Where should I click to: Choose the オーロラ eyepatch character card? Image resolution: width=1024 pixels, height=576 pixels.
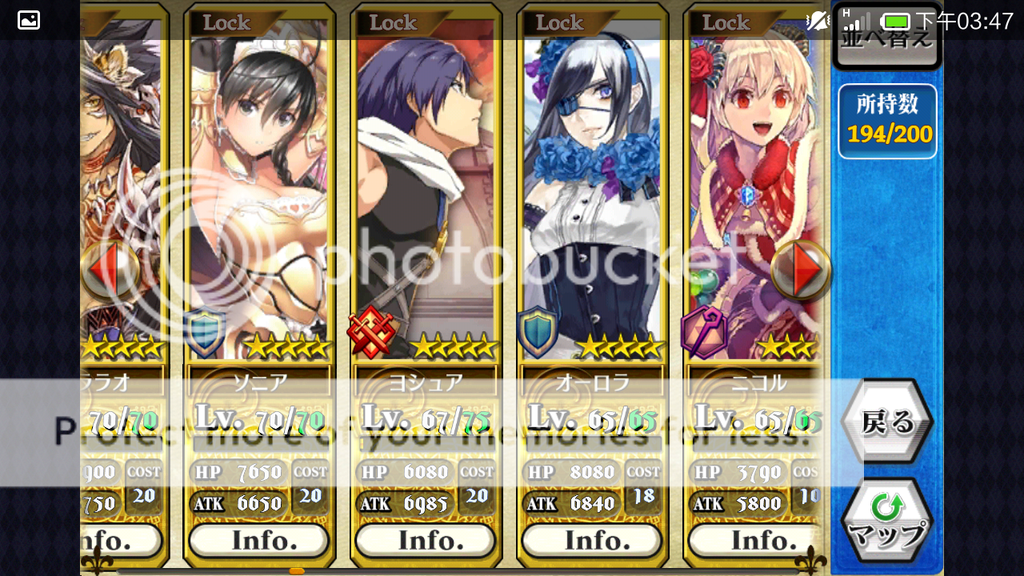(592, 190)
